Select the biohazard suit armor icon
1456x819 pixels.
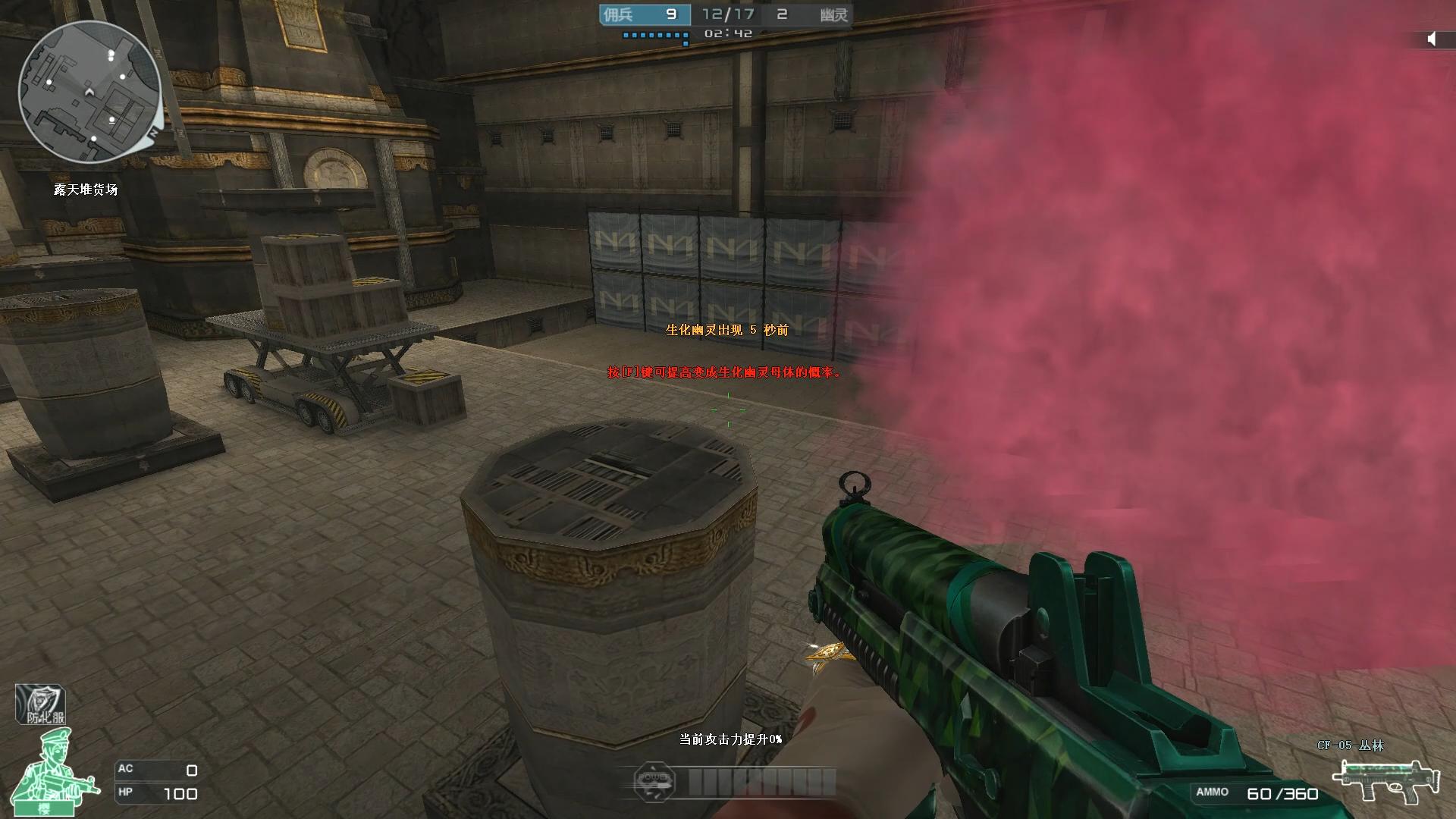point(41,704)
